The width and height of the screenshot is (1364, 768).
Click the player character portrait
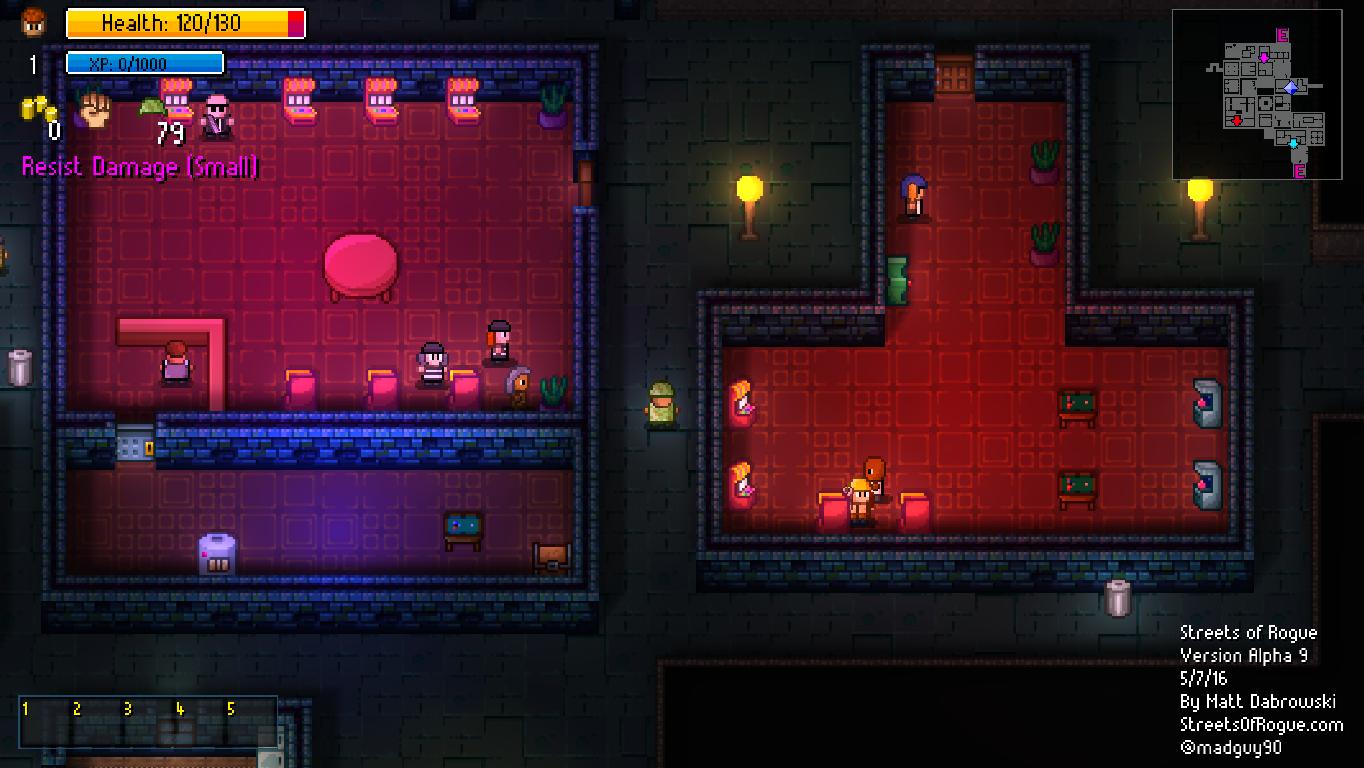coord(34,21)
